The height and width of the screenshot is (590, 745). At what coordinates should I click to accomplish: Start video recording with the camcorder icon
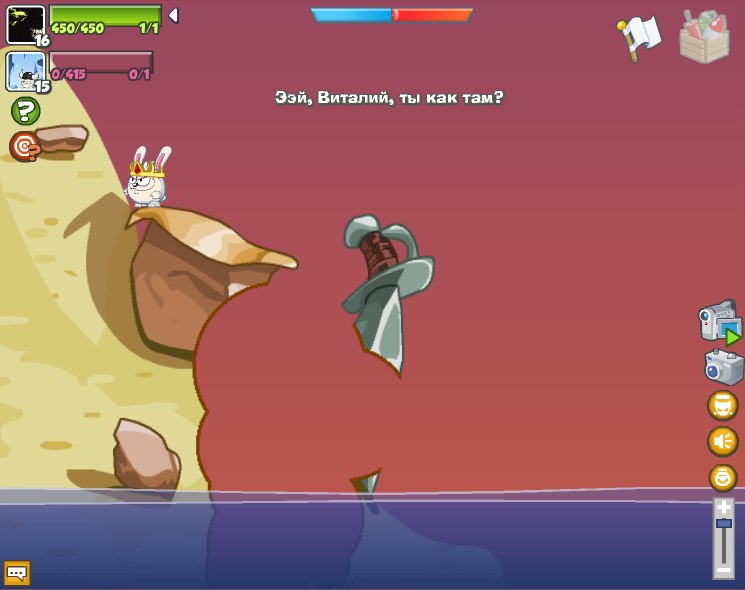719,322
